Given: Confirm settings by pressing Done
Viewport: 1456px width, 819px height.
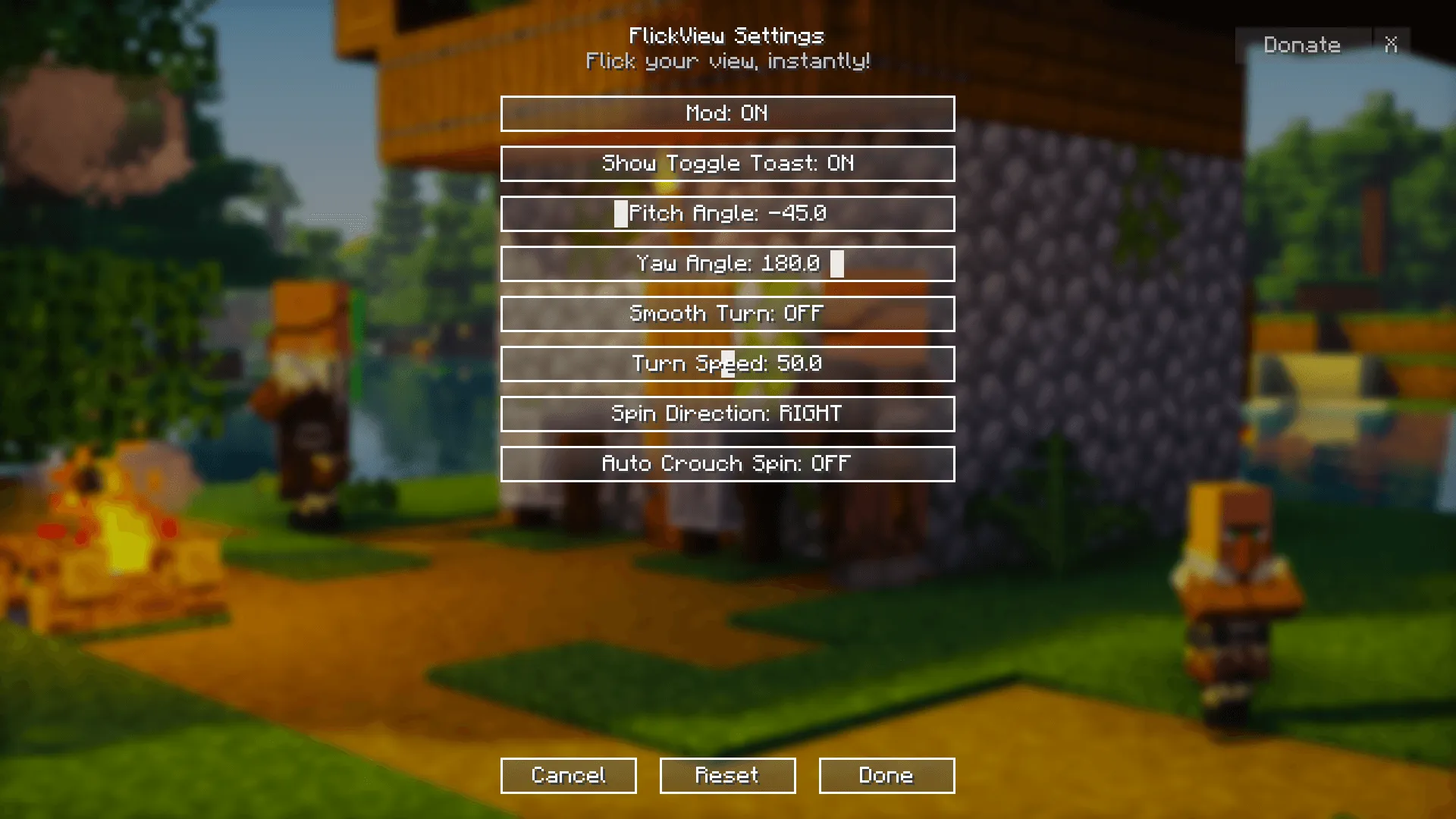Looking at the screenshot, I should [x=886, y=775].
